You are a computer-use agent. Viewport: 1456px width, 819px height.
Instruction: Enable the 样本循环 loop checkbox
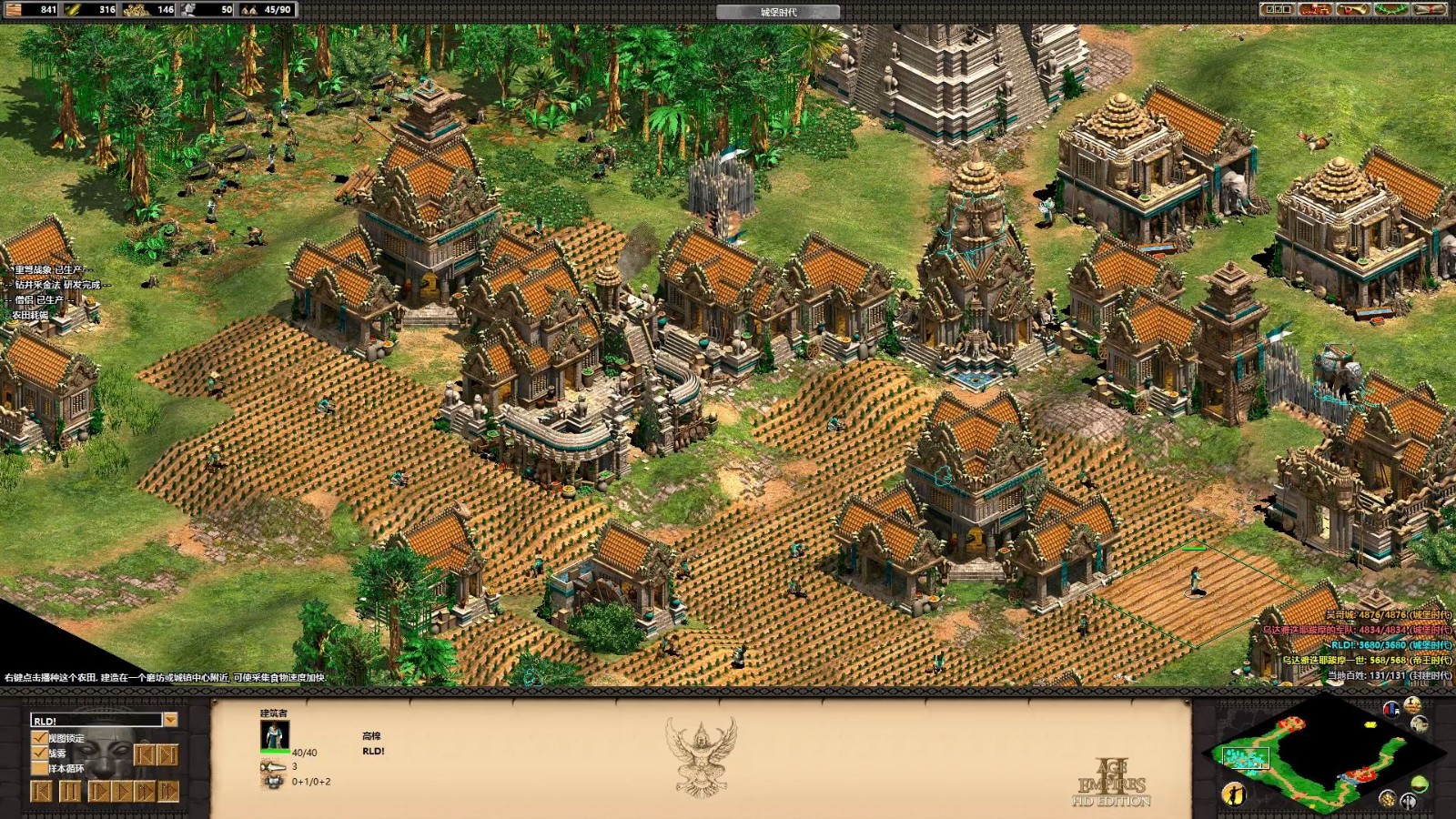[39, 768]
